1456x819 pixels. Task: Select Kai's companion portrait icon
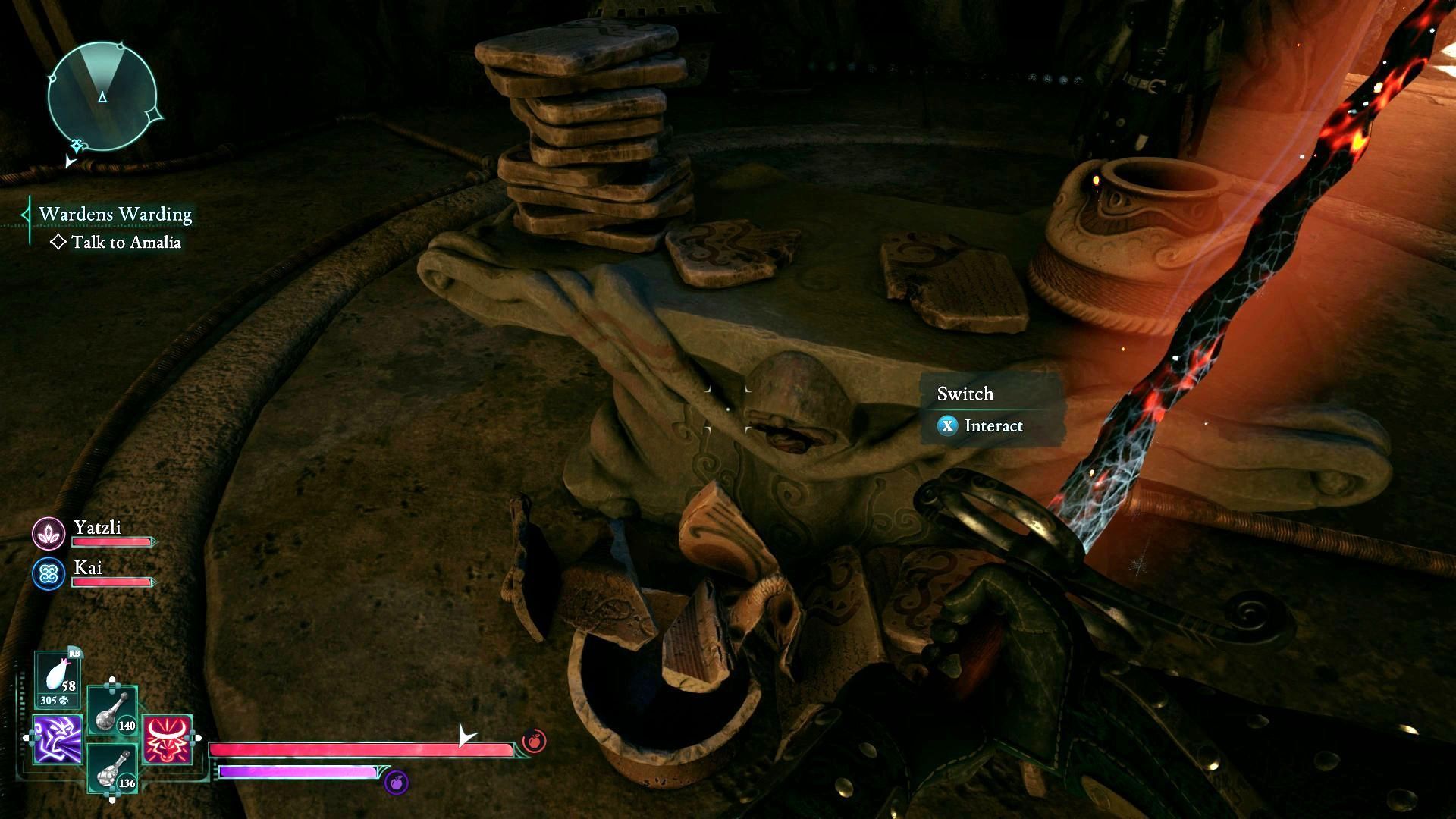point(49,574)
